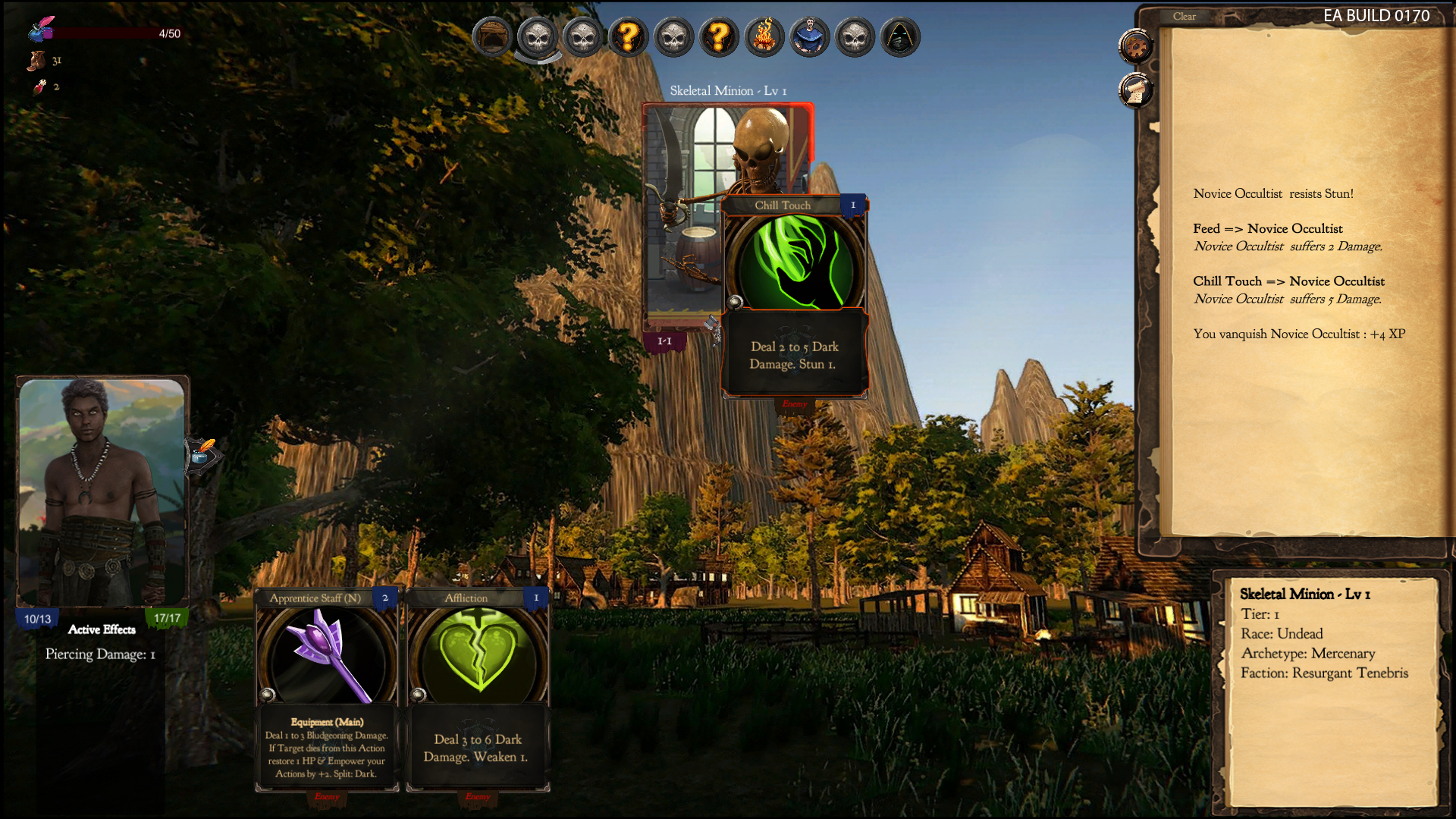
Task: Click the gold pouch inventory icon
Action: 36,60
